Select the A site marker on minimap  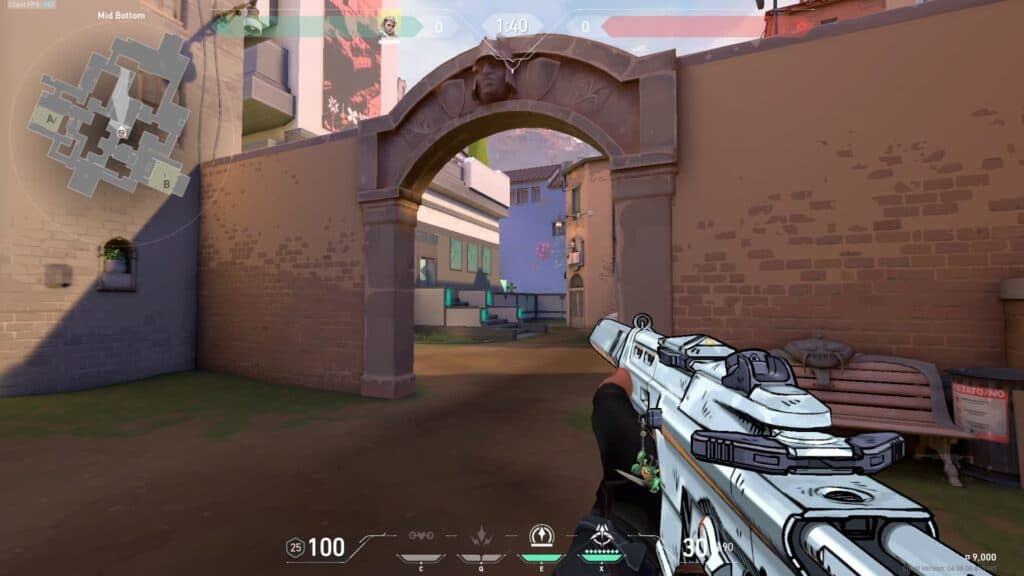(47, 117)
